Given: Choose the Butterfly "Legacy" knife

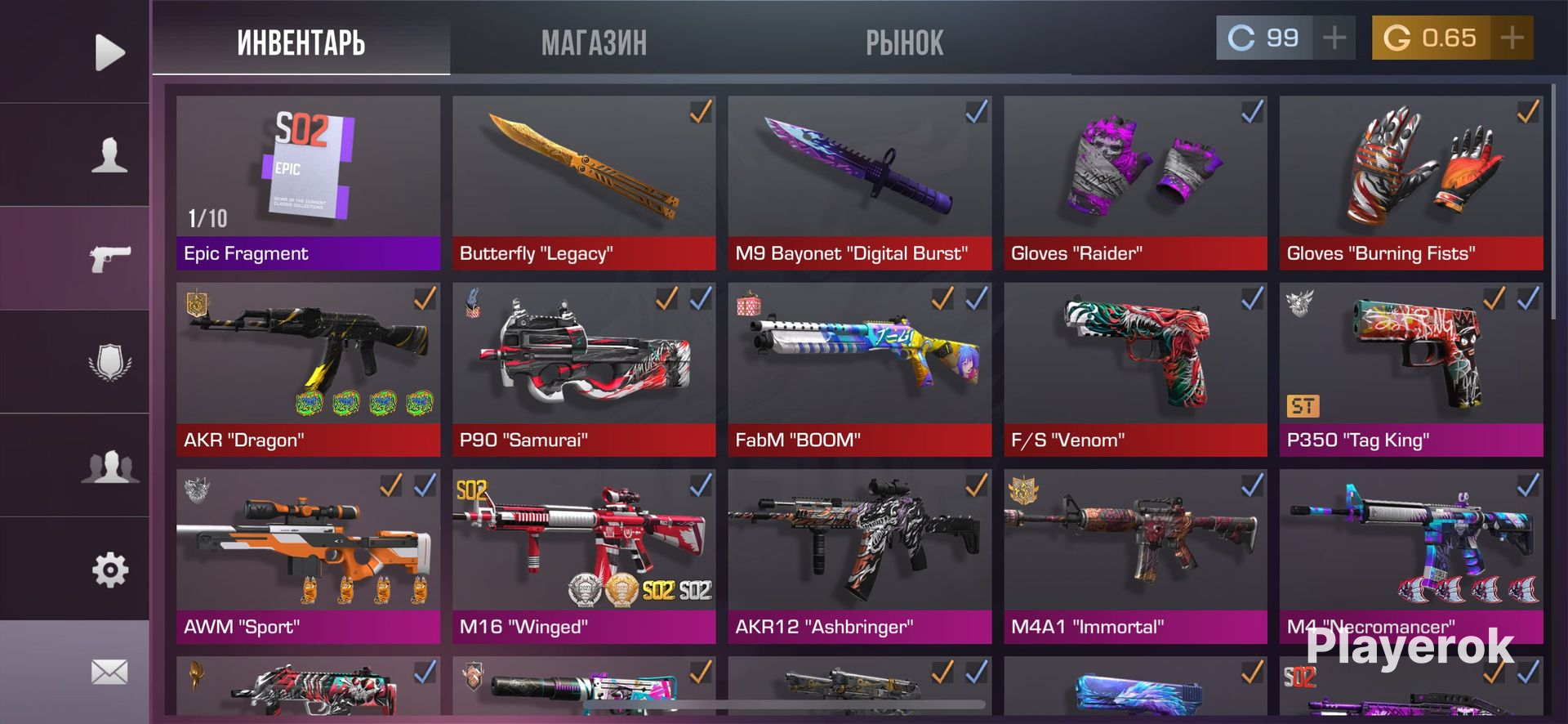Looking at the screenshot, I should pos(583,183).
